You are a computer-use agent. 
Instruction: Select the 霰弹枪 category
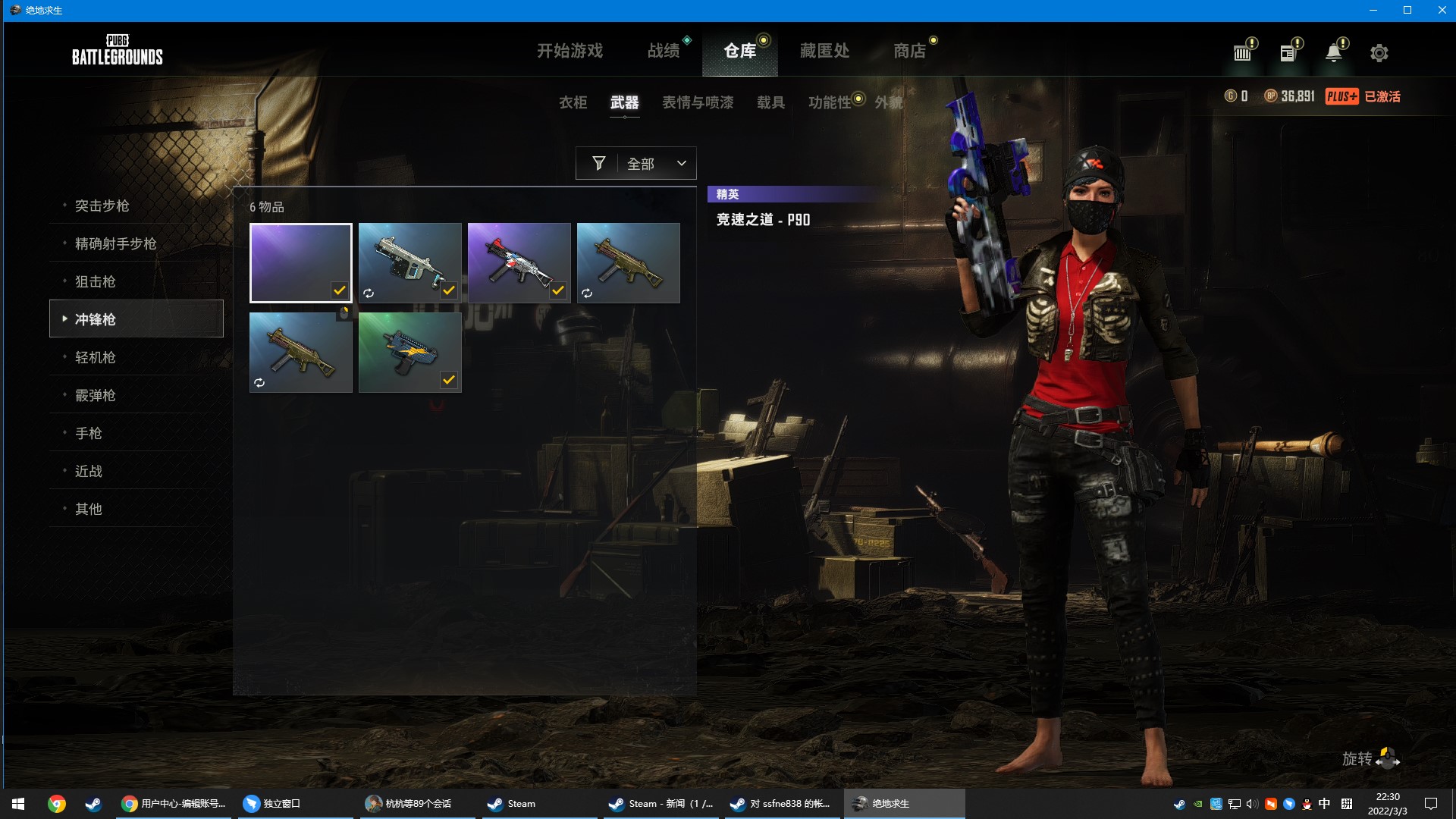click(x=96, y=395)
